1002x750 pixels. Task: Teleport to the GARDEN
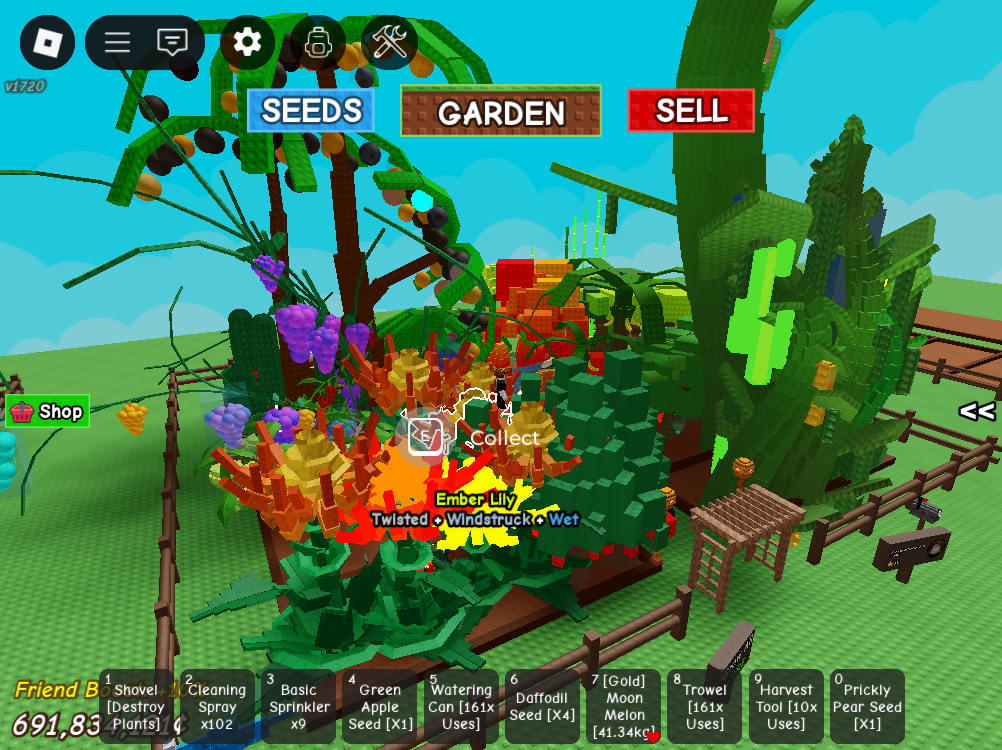(500, 111)
